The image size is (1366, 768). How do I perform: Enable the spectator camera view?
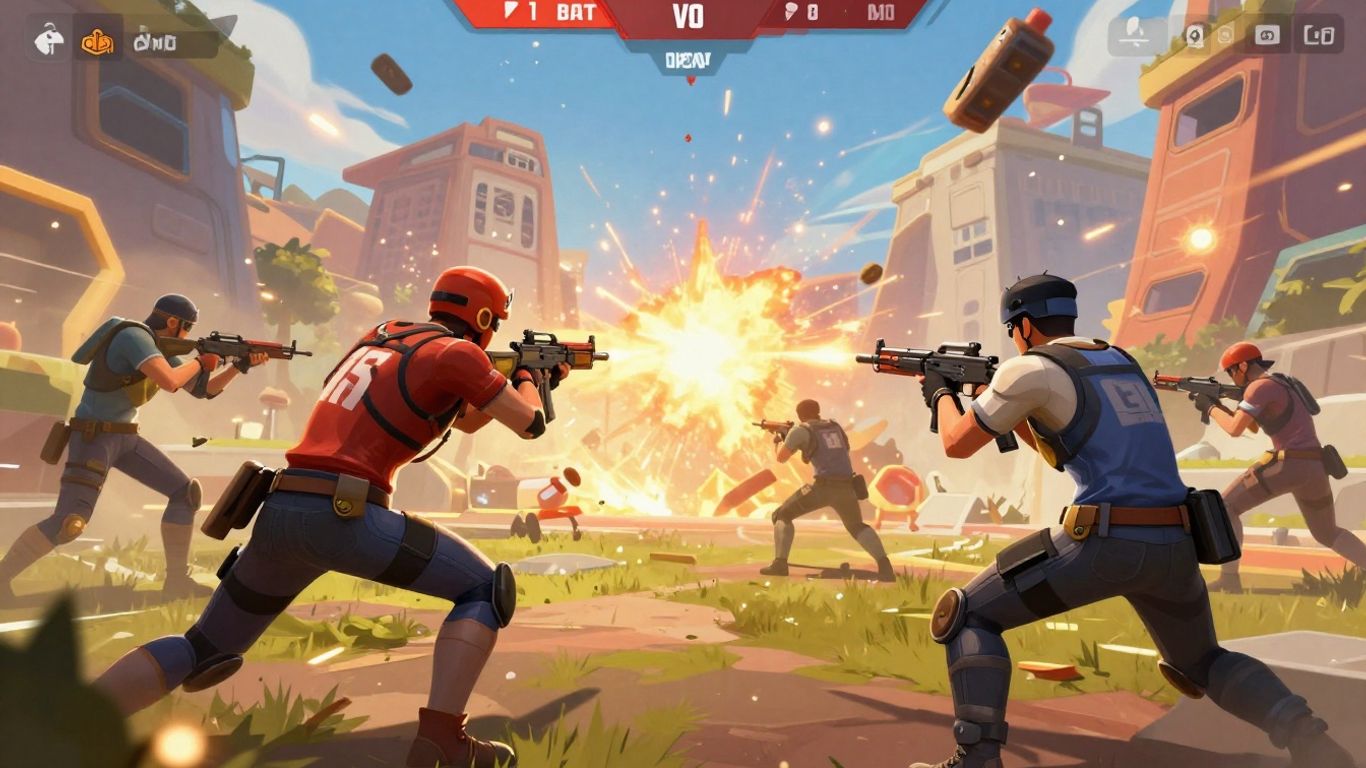(x=1268, y=33)
